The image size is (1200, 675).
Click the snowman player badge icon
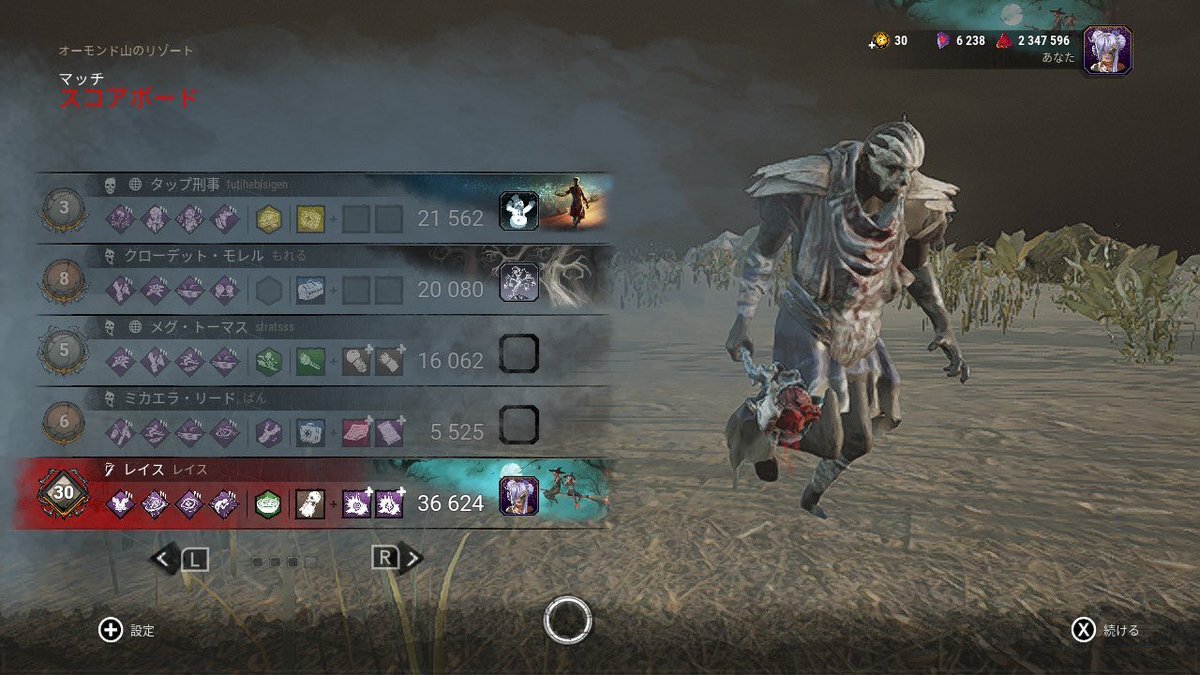519,212
